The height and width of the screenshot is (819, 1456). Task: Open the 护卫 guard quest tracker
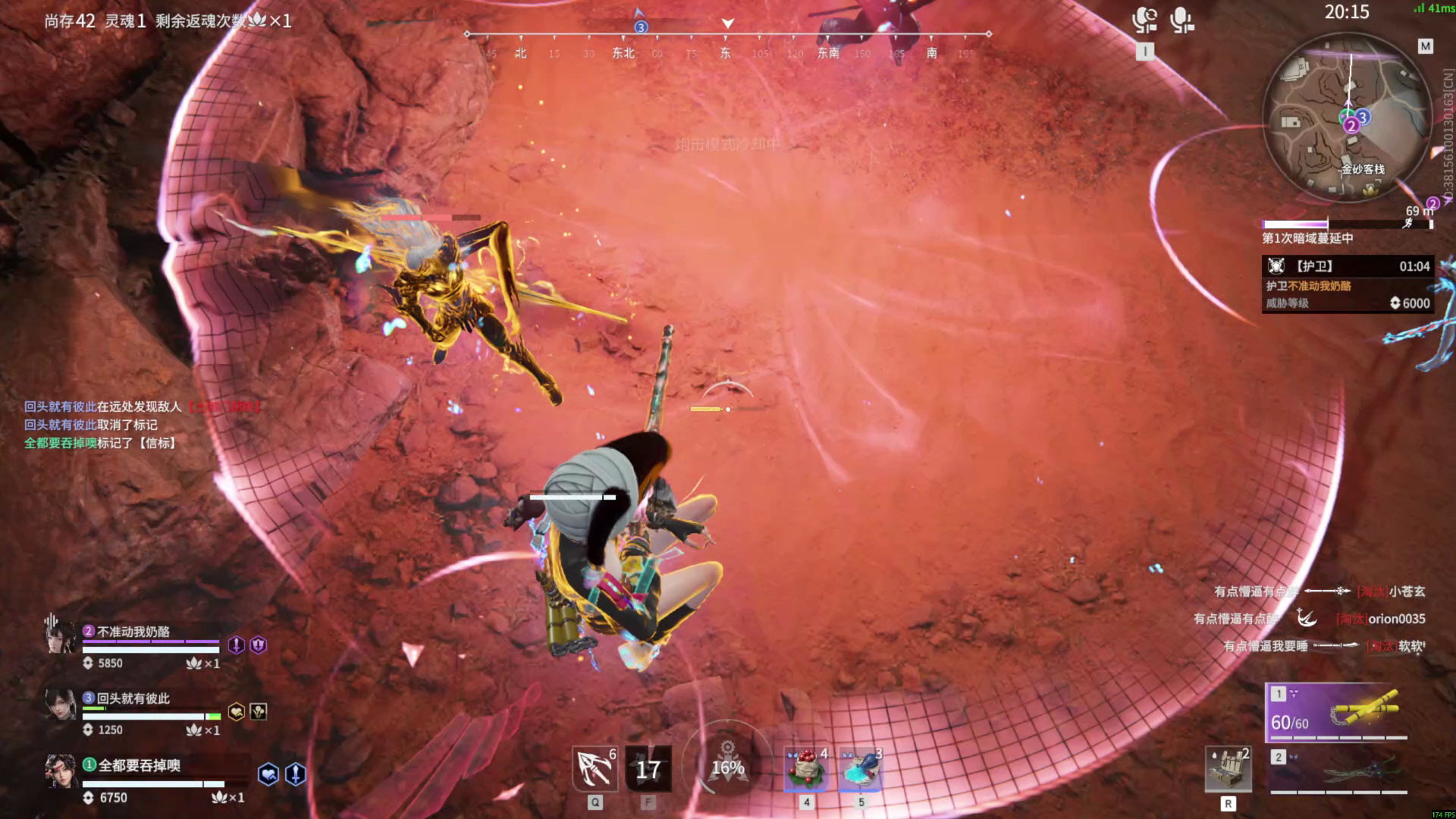point(1346,284)
